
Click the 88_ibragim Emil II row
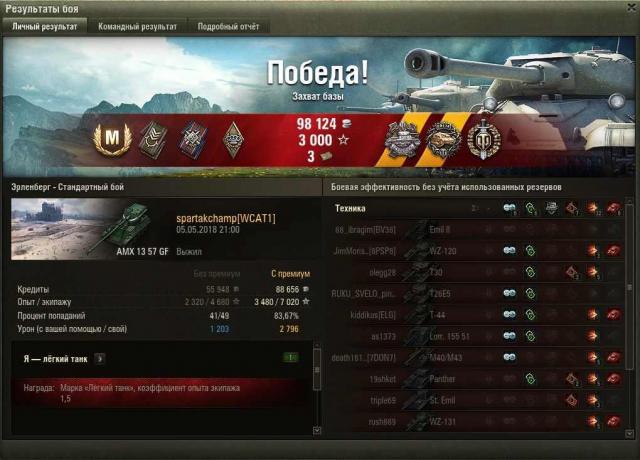click(478, 230)
